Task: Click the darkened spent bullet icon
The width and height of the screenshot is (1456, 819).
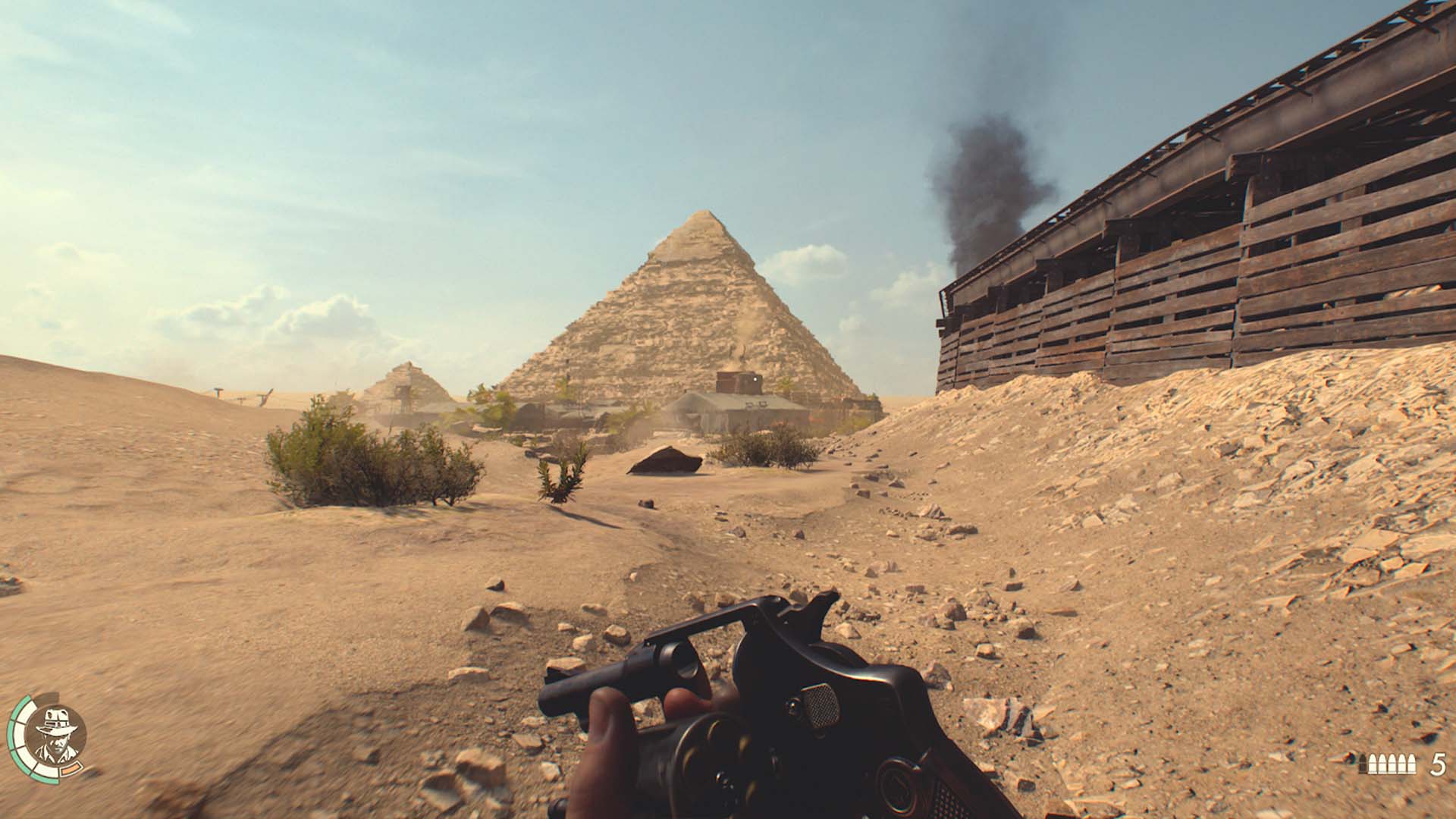Action: (x=1363, y=763)
